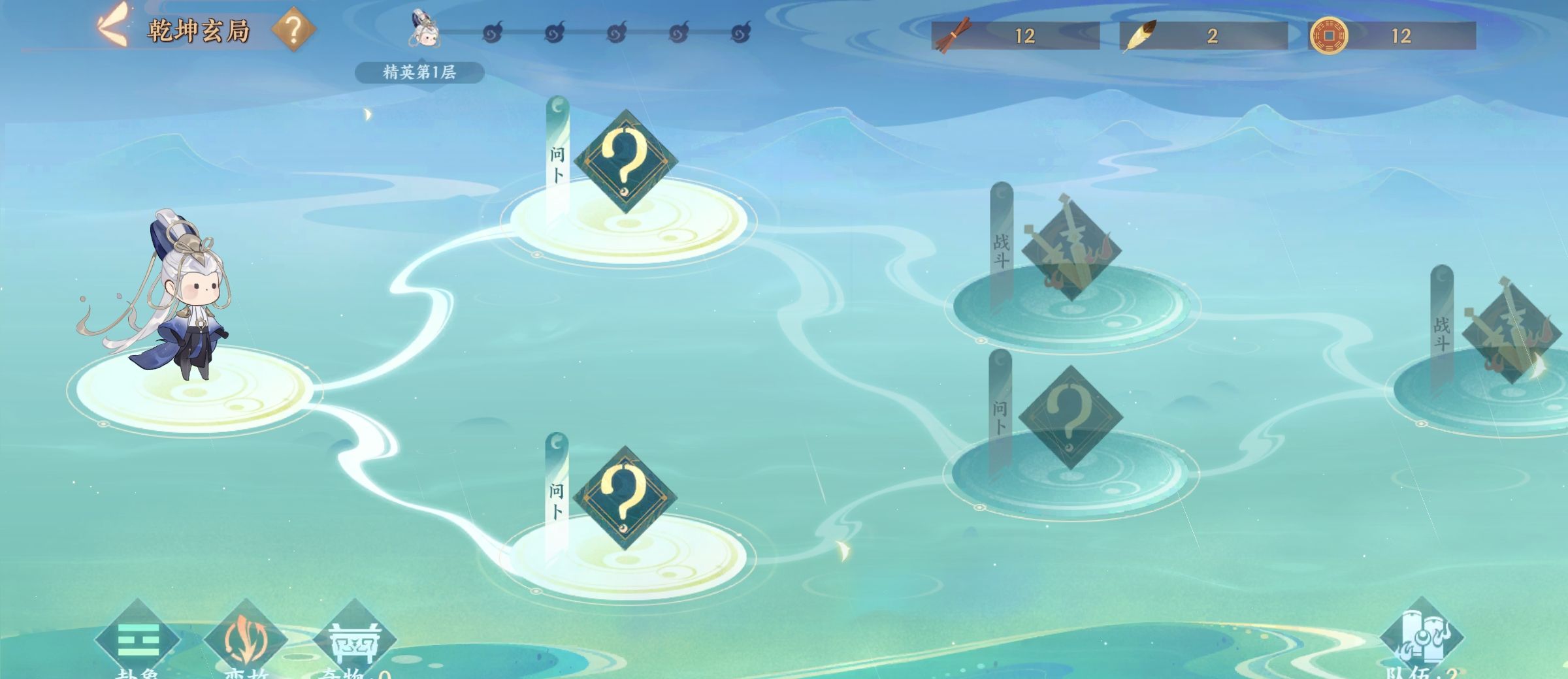
Task: Click the feather quill resource icon
Action: tap(1139, 35)
